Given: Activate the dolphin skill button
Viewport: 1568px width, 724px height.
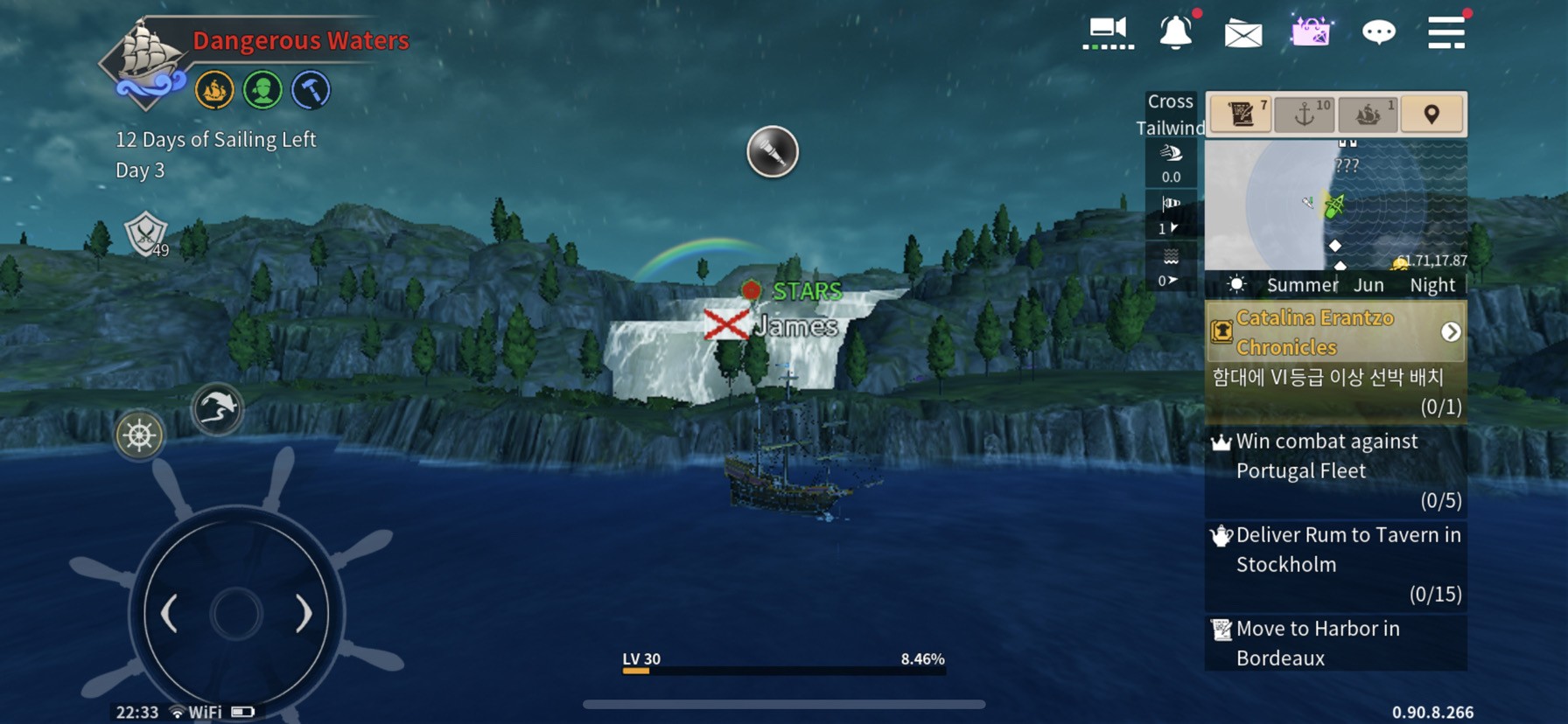Looking at the screenshot, I should pos(216,408).
